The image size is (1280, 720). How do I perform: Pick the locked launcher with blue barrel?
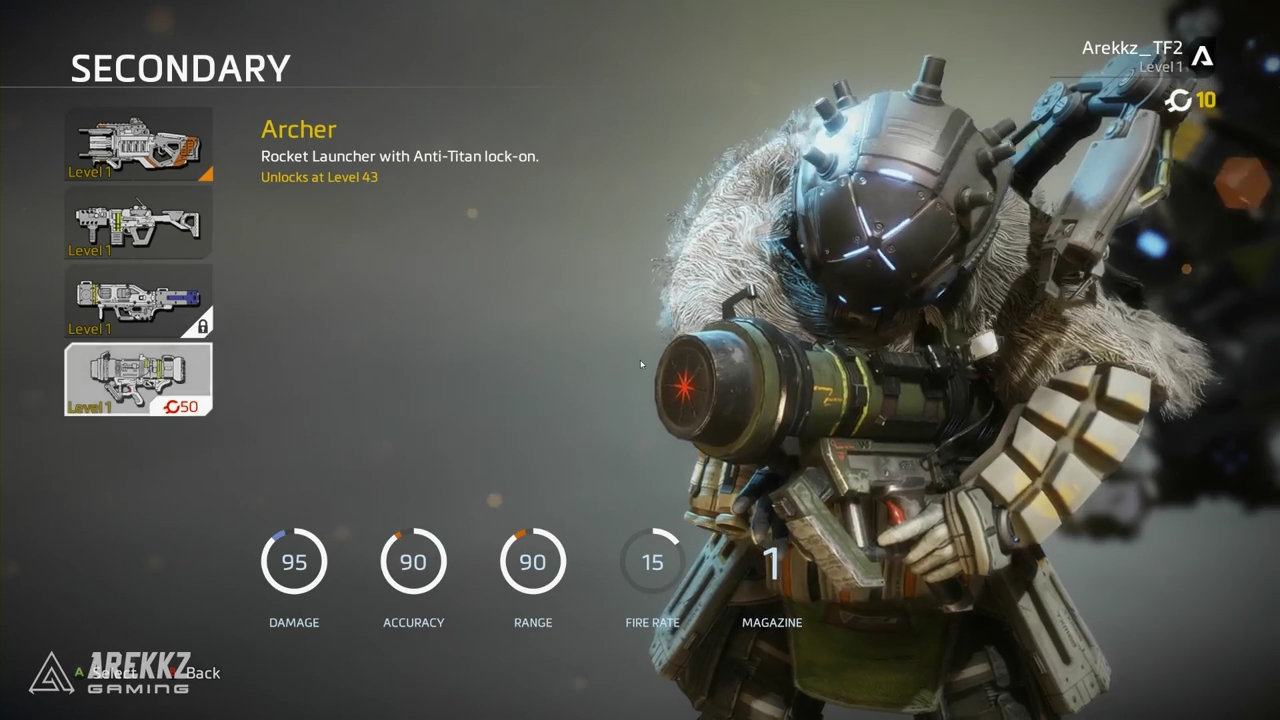[x=138, y=301]
